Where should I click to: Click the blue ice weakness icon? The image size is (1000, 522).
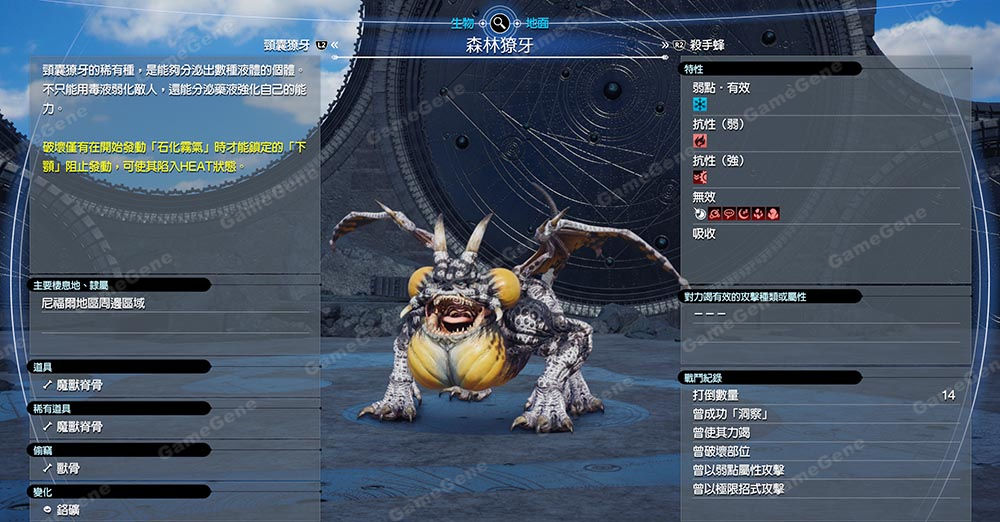(x=700, y=105)
